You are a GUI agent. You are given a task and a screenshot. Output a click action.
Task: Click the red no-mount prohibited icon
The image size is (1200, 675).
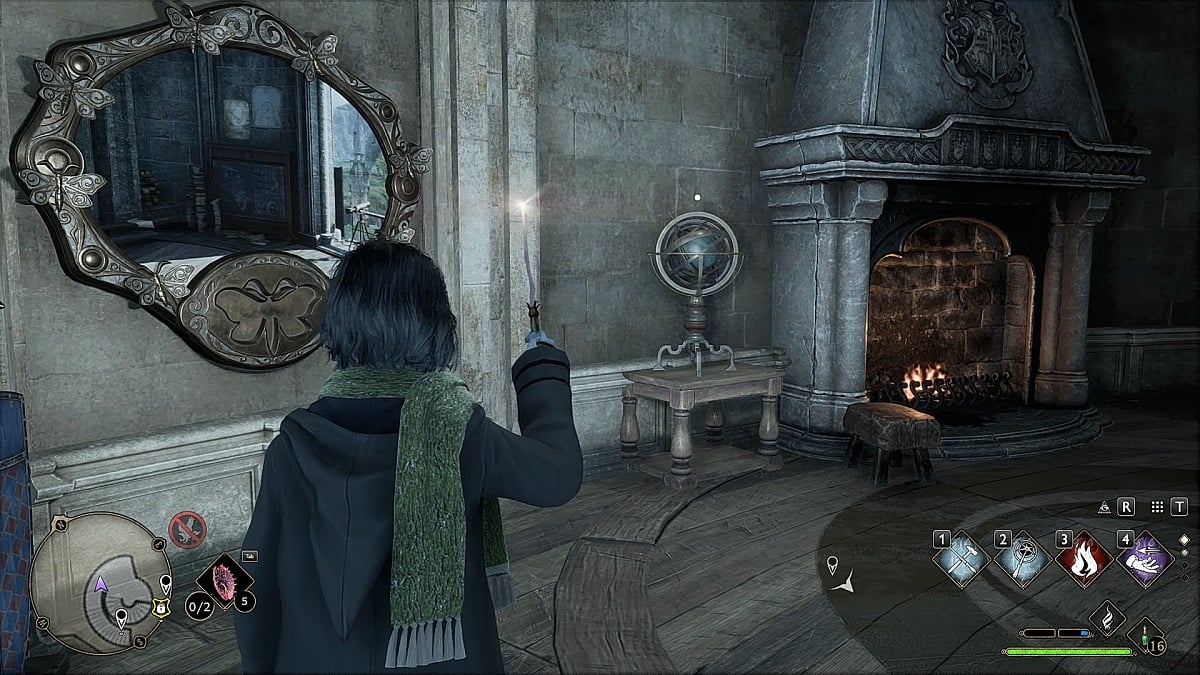[x=187, y=528]
